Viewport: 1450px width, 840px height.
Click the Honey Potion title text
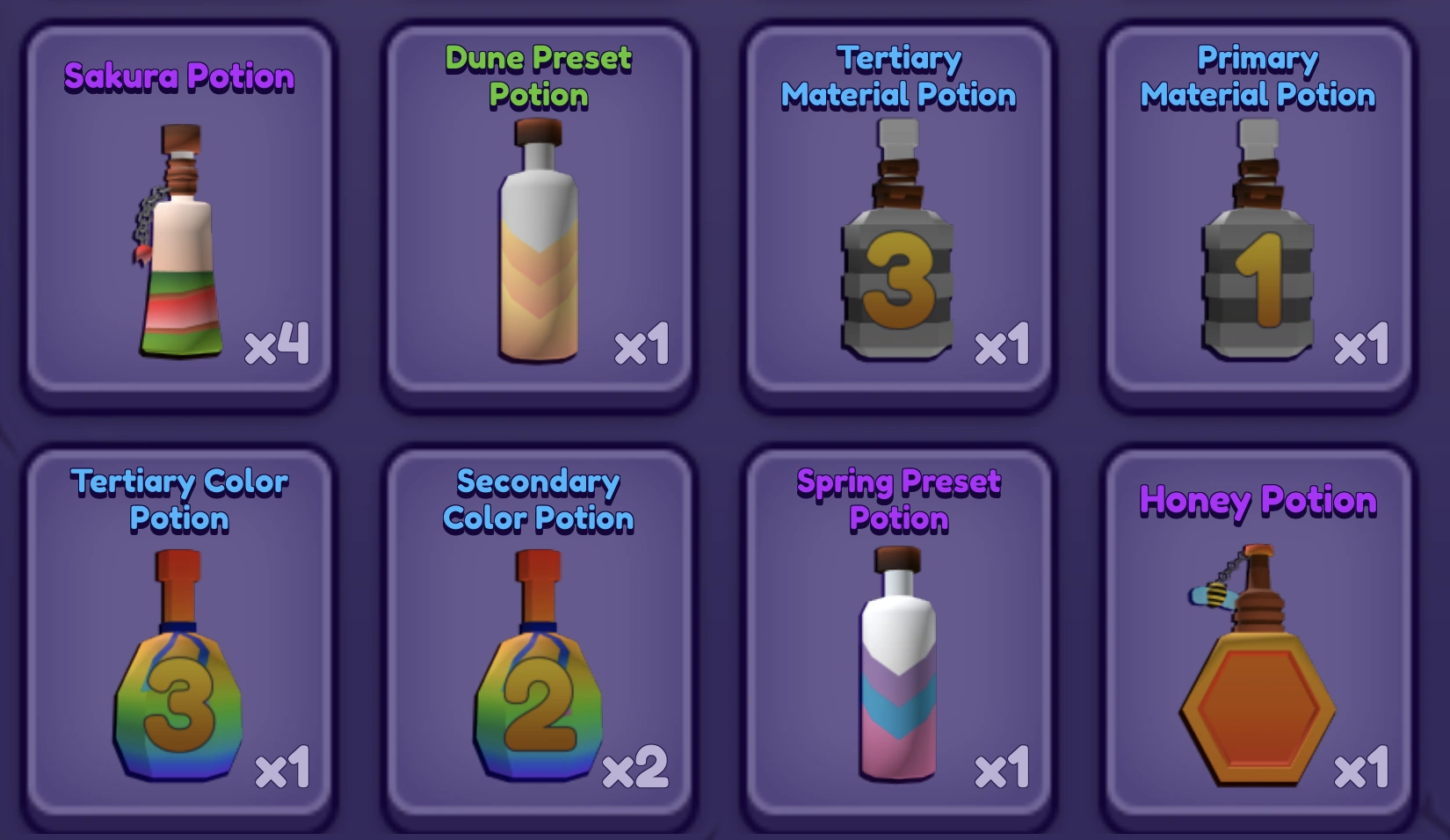[x=1260, y=499]
